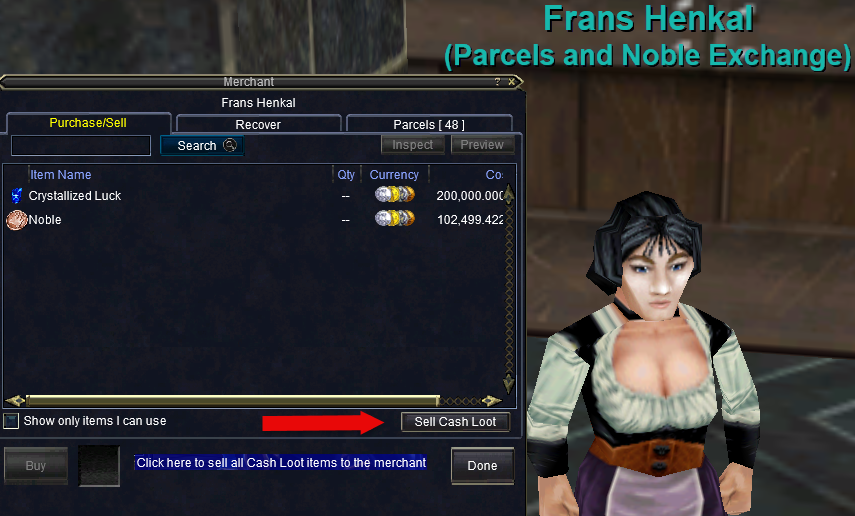Close the Merchant window with X

pos(512,82)
